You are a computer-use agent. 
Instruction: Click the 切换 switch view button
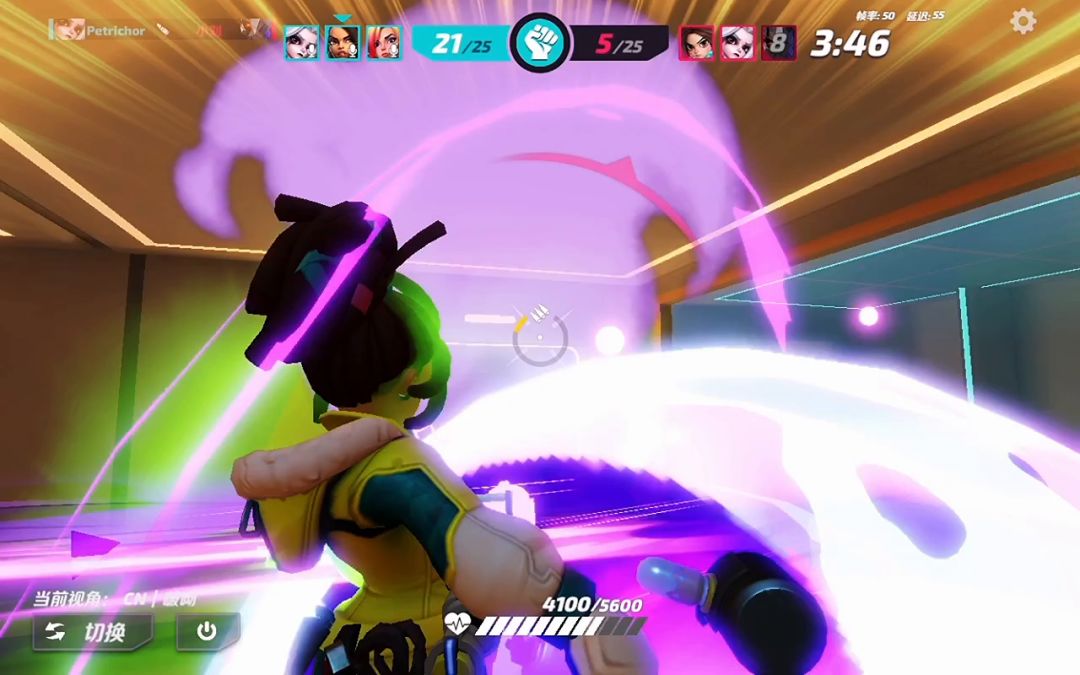point(92,632)
